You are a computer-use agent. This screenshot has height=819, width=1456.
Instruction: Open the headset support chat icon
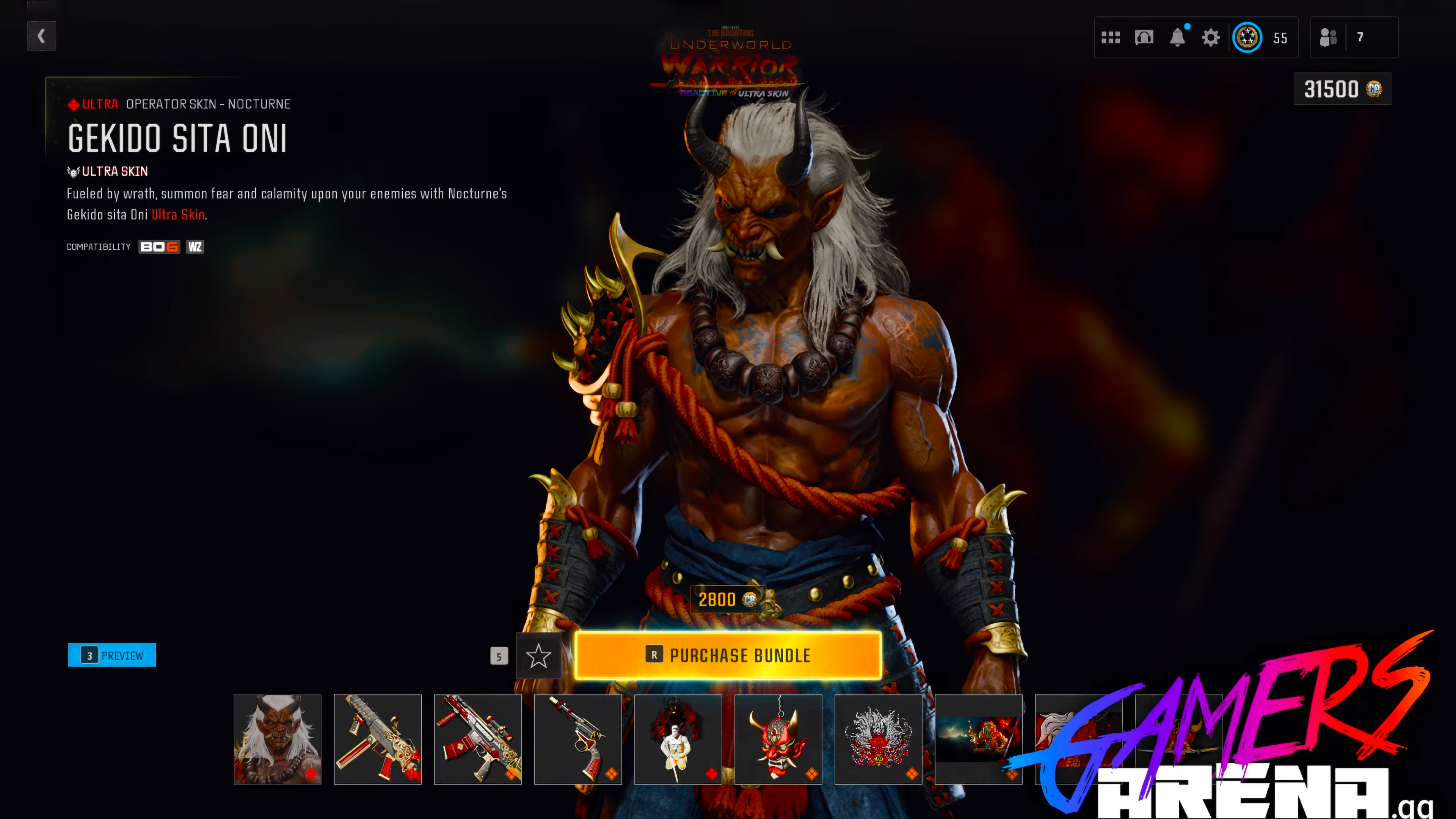pos(1144,37)
